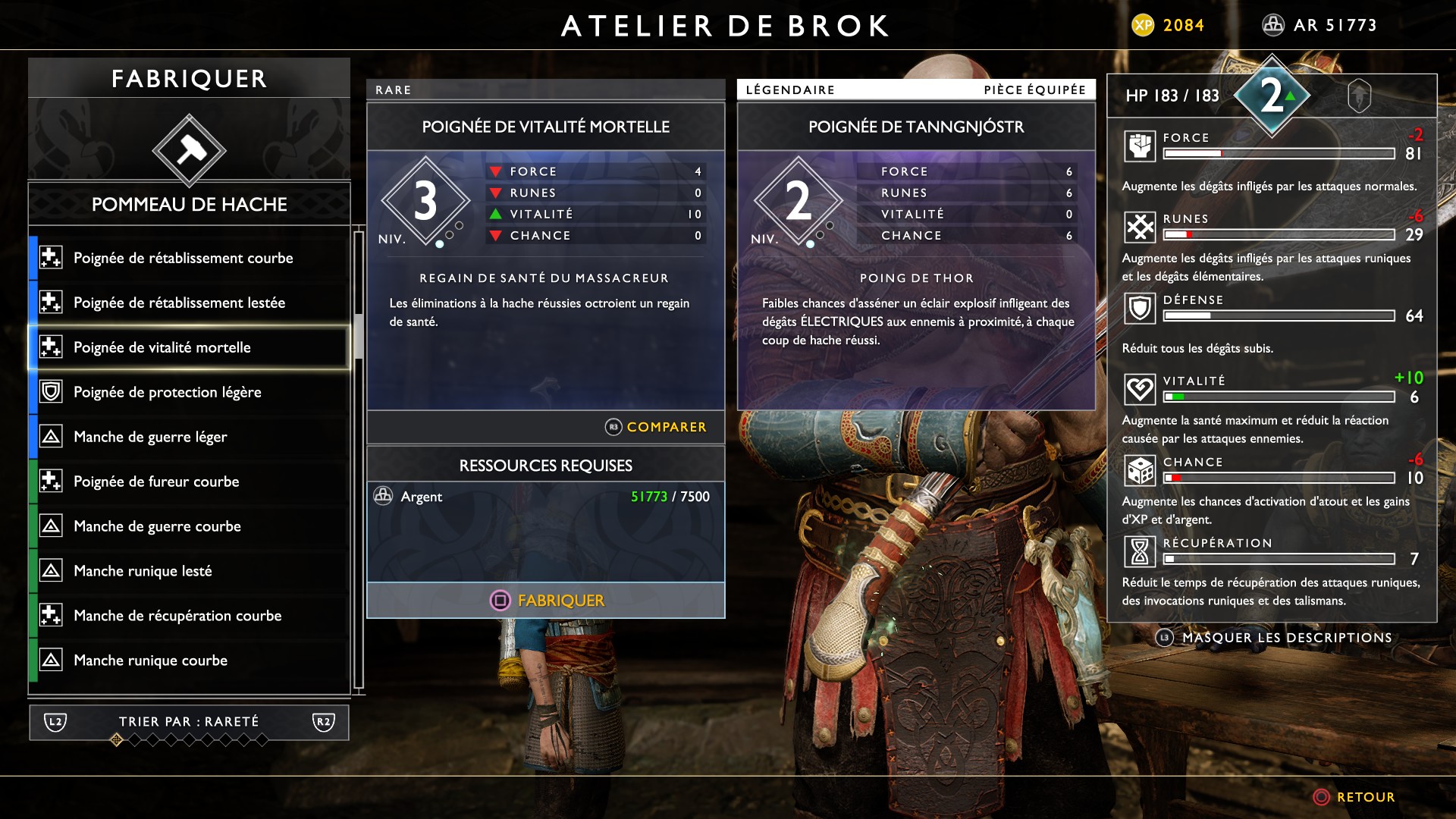
Task: Click the Fabriquer craft button
Action: (546, 601)
